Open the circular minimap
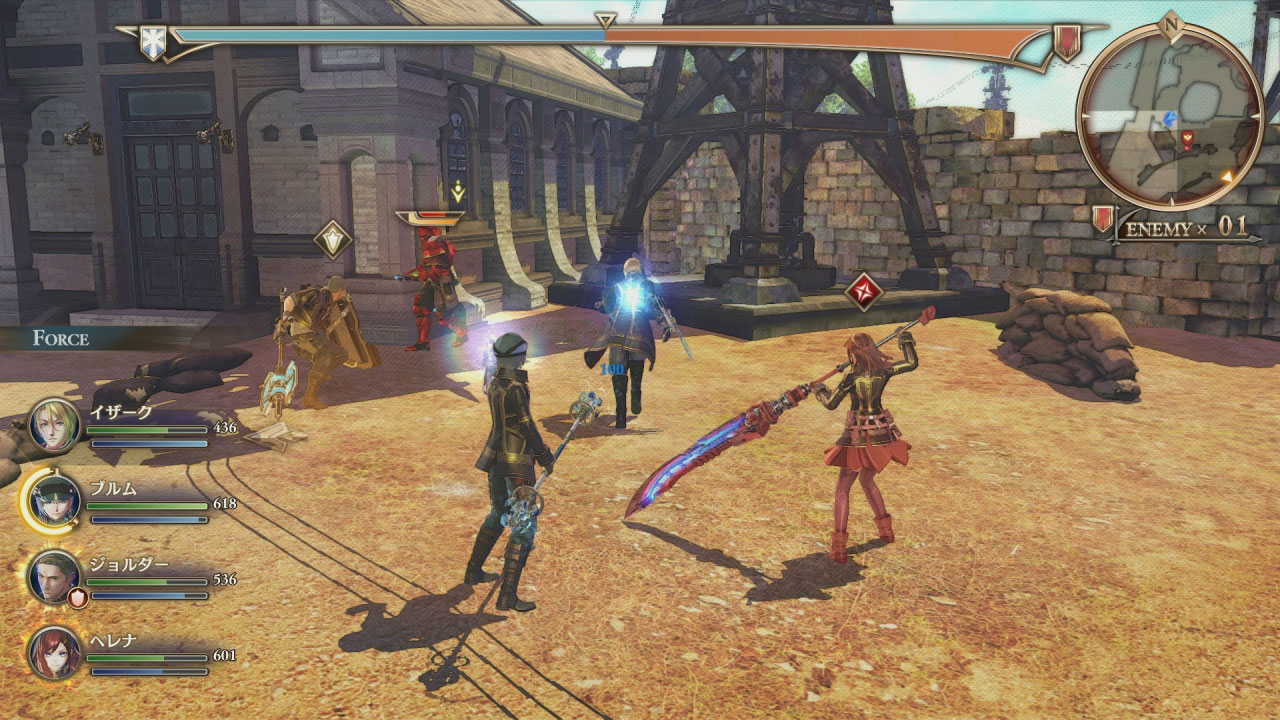This screenshot has height=720, width=1280. pos(1170,117)
